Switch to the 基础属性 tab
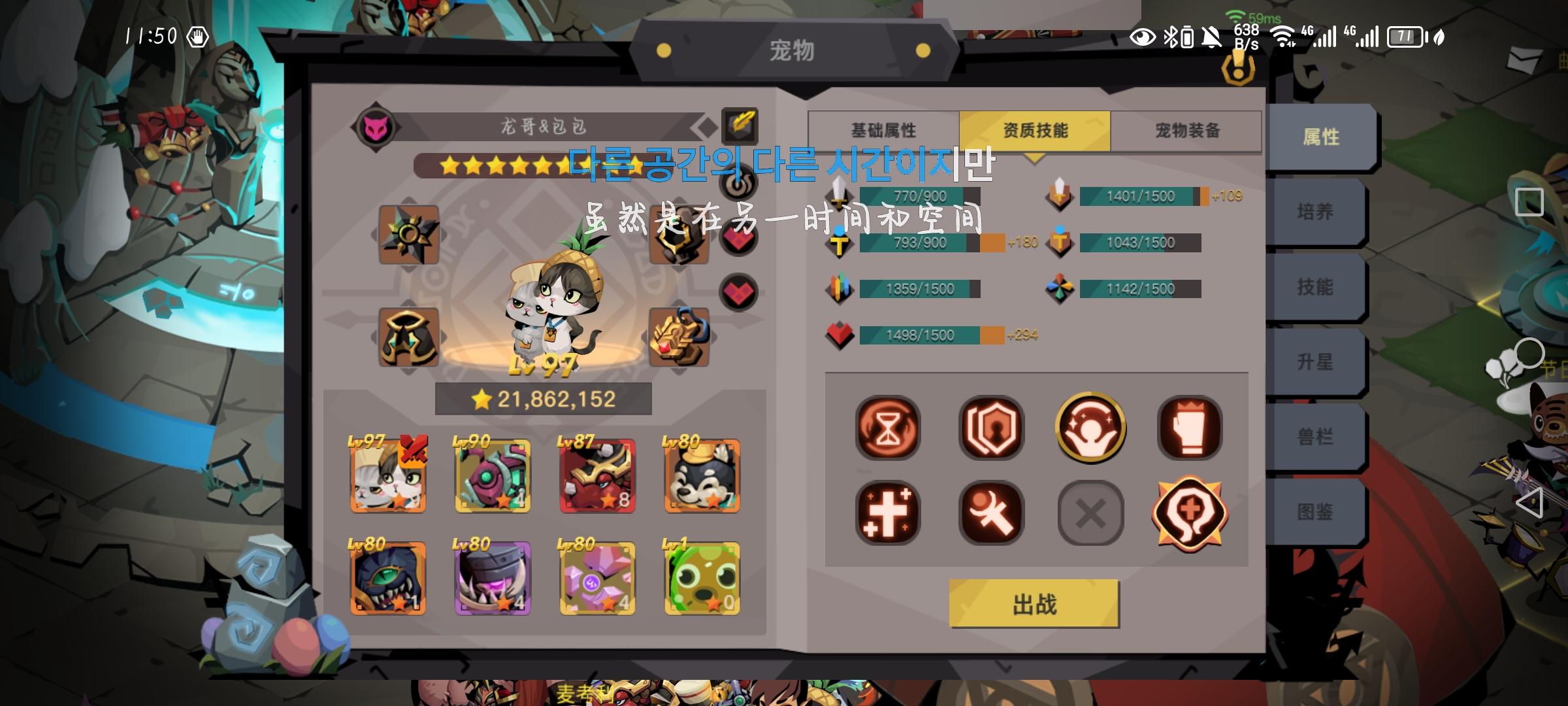 point(885,130)
